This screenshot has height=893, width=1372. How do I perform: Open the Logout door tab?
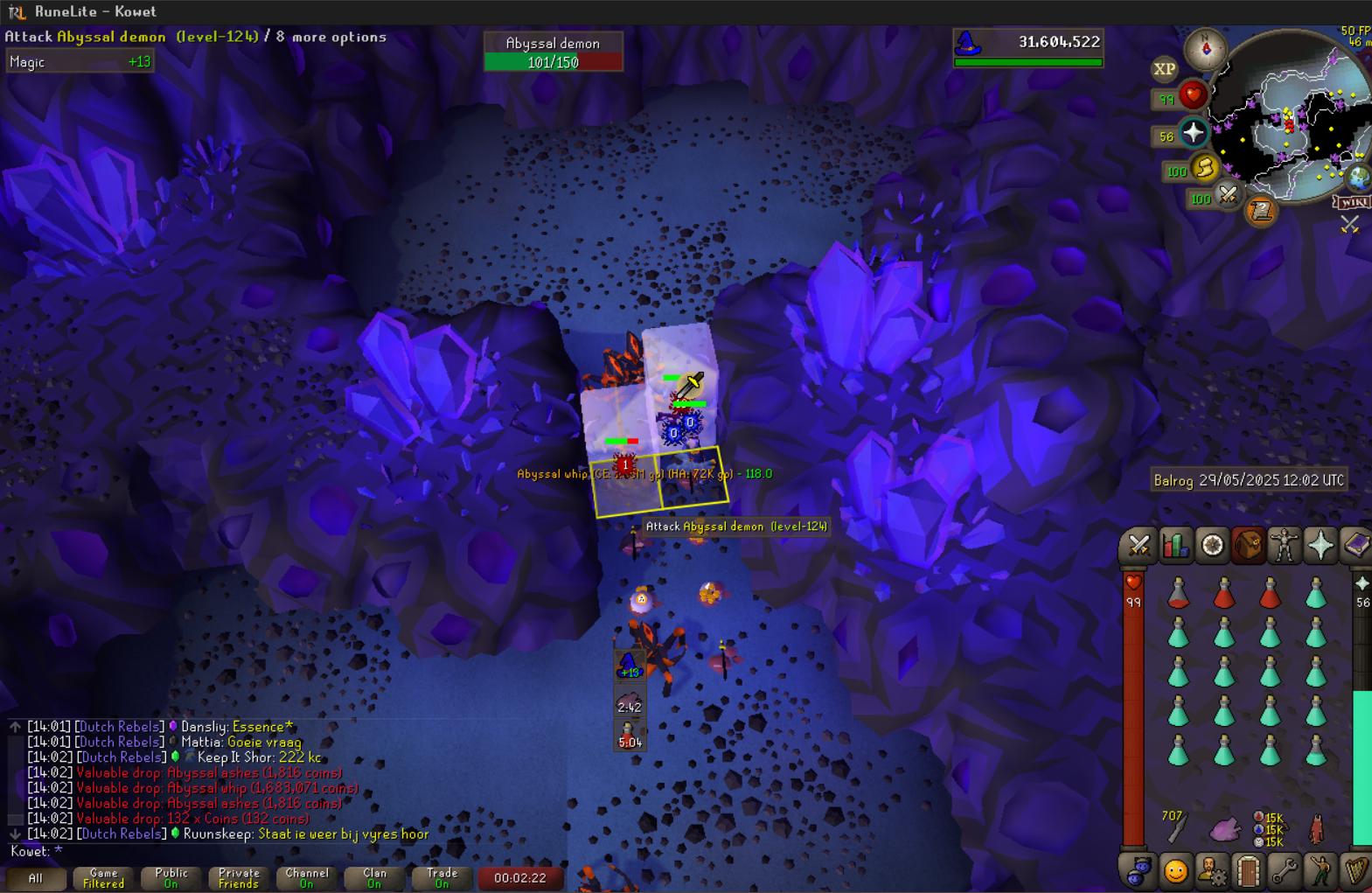pyautogui.click(x=1248, y=871)
